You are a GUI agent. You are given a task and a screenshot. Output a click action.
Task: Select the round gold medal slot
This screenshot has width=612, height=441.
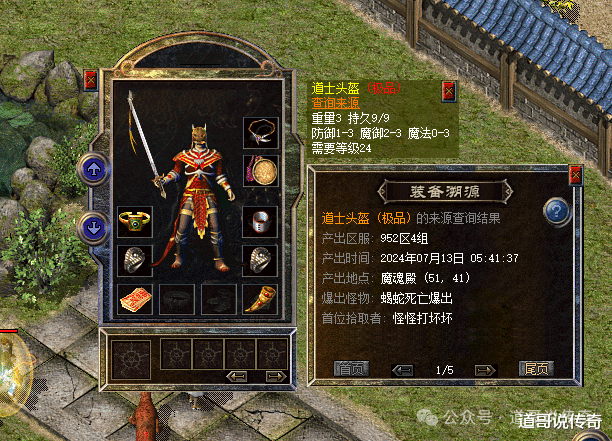[x=261, y=171]
